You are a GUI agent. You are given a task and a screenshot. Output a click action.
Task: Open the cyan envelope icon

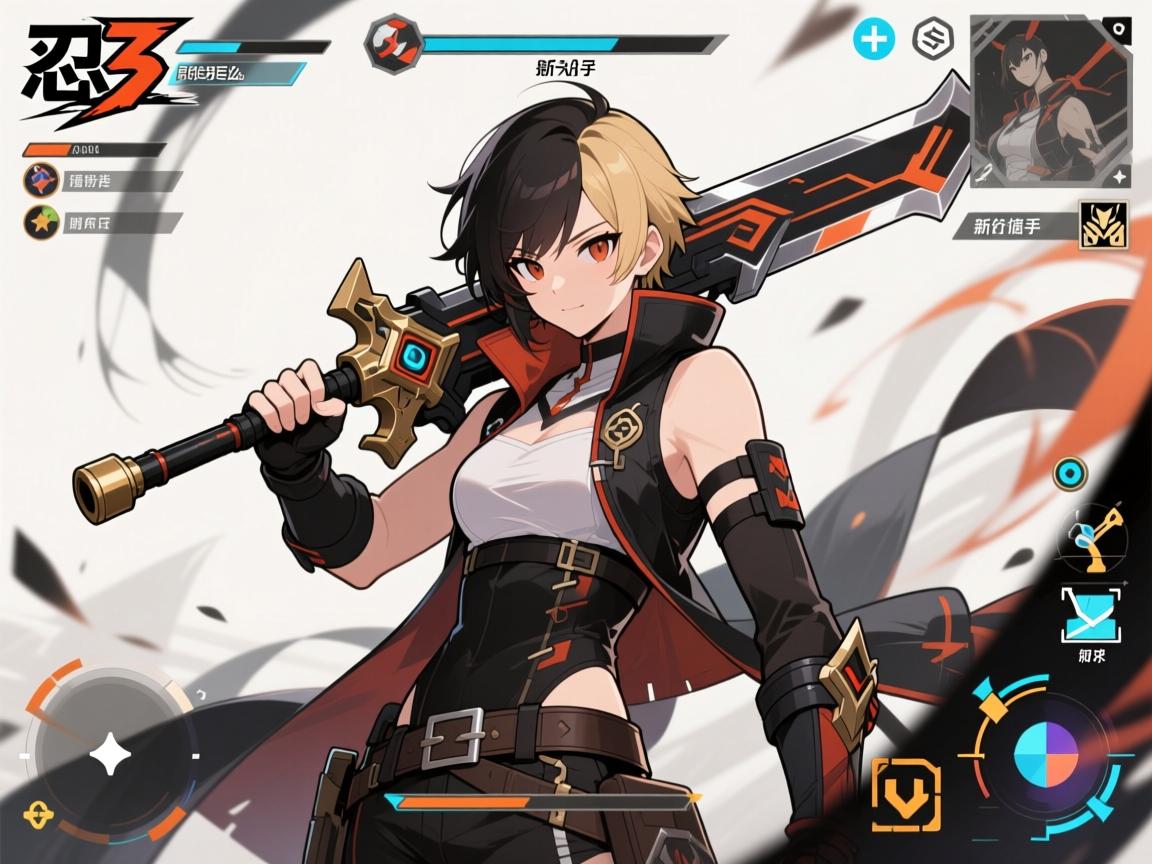(x=1091, y=615)
